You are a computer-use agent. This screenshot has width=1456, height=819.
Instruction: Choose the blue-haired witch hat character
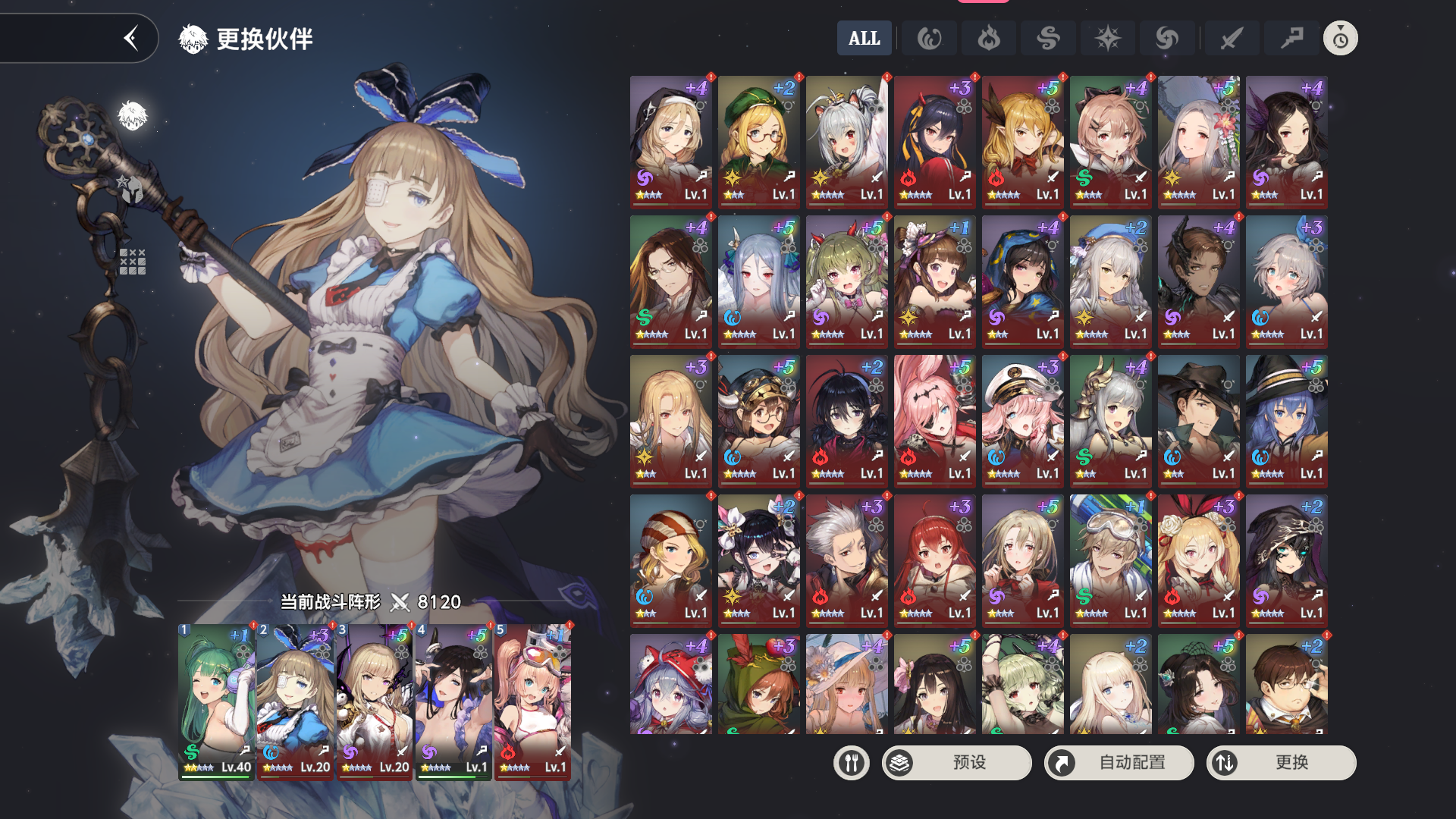(x=1286, y=420)
